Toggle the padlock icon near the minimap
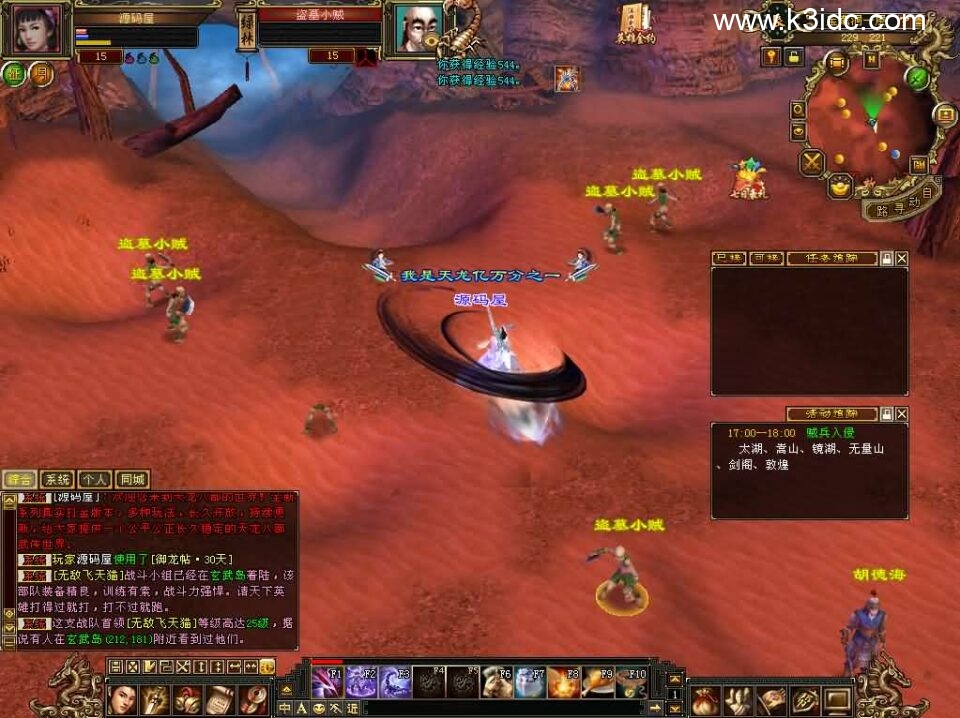 (x=793, y=57)
